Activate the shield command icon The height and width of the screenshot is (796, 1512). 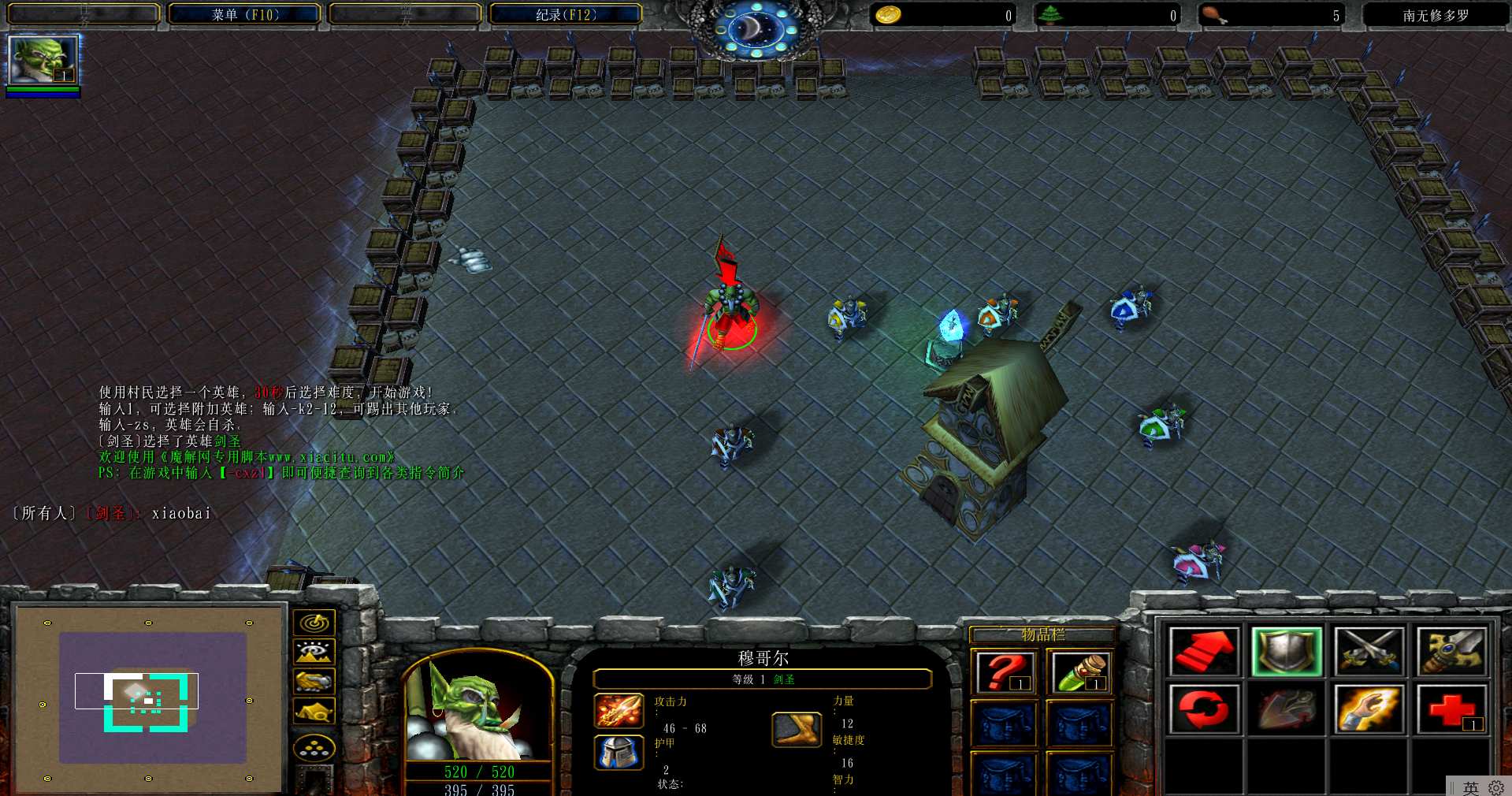pyautogui.click(x=1286, y=651)
